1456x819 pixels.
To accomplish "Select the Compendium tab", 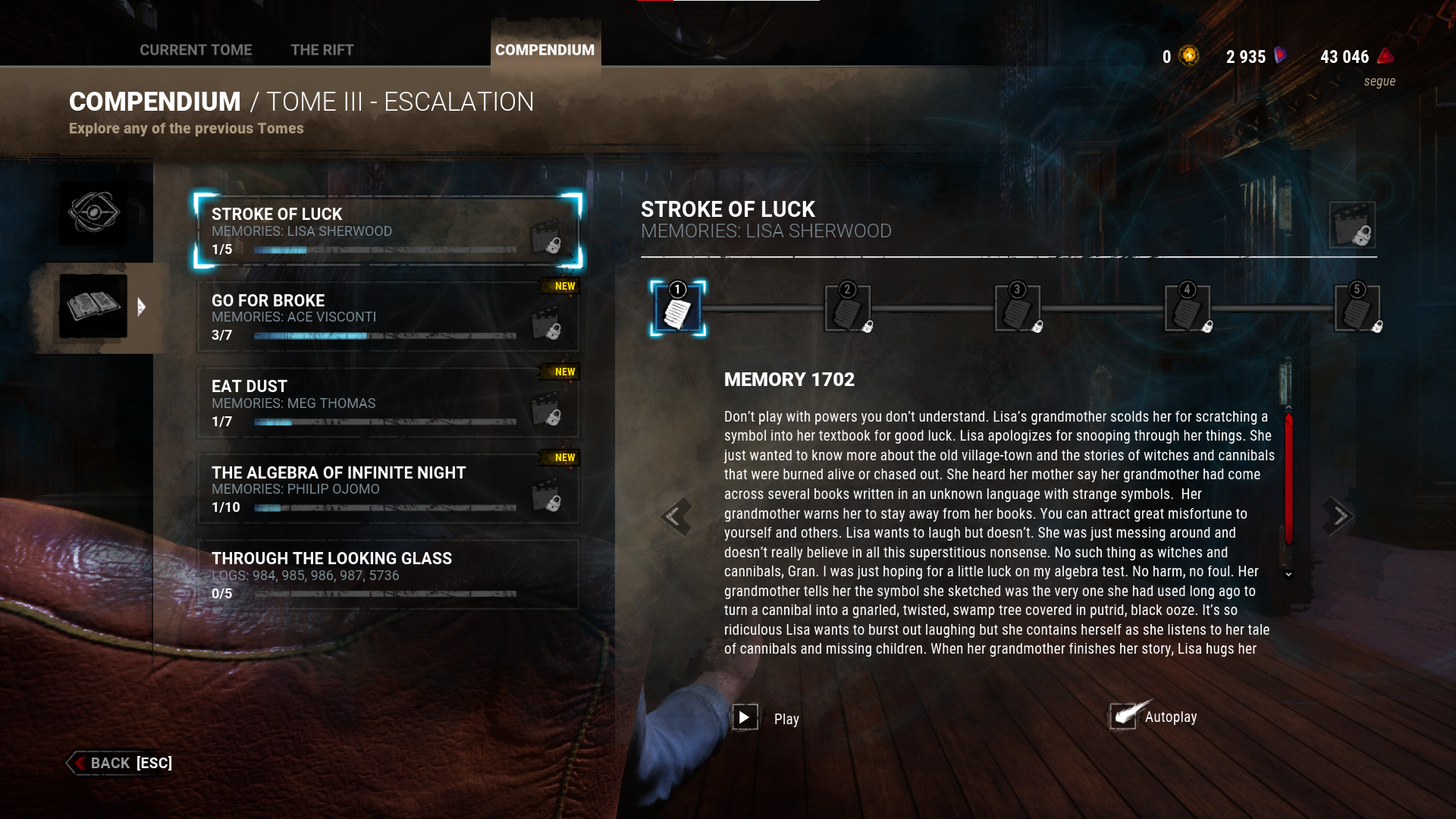I will (544, 50).
